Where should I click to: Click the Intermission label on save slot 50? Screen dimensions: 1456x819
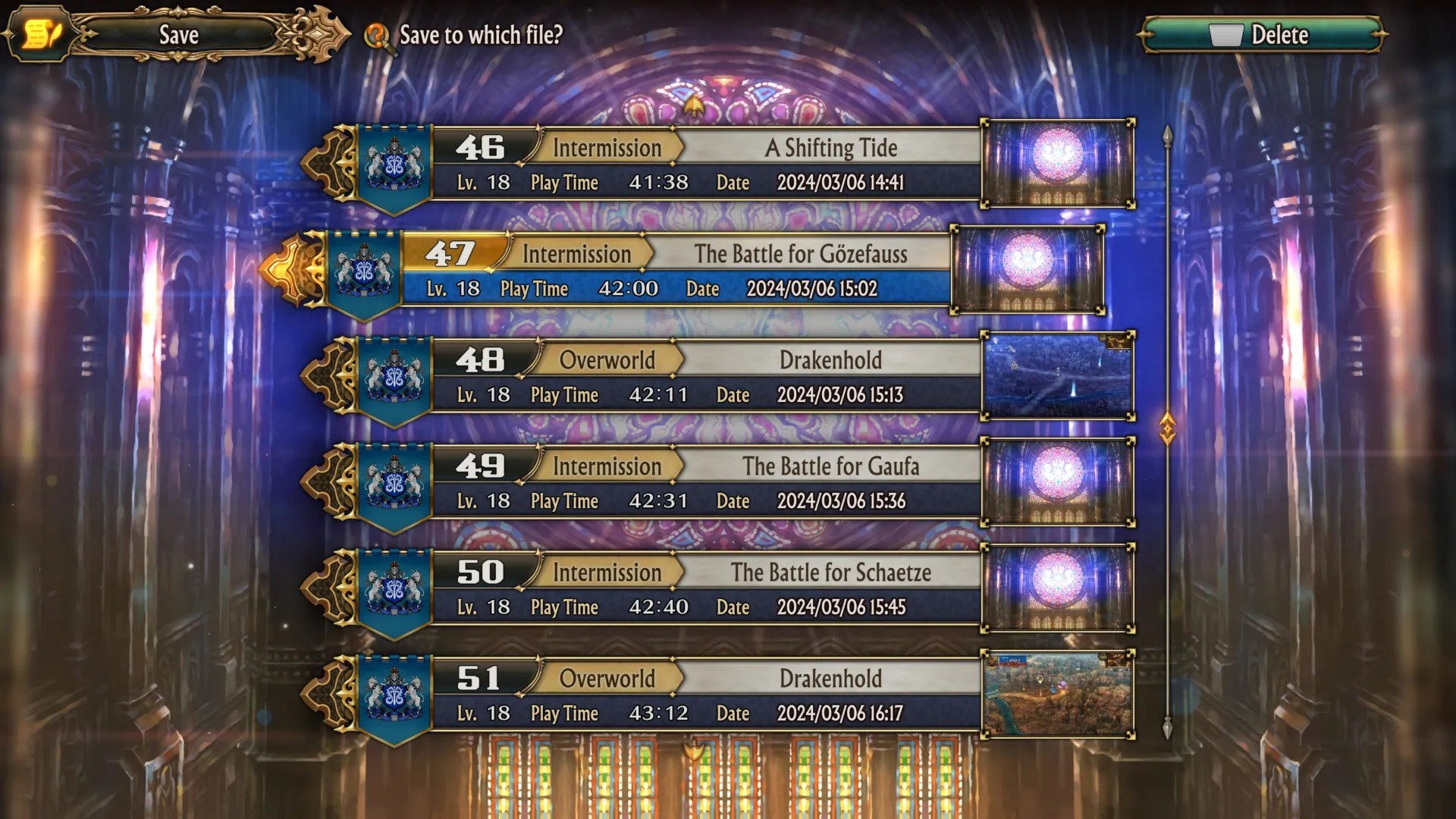point(607,573)
